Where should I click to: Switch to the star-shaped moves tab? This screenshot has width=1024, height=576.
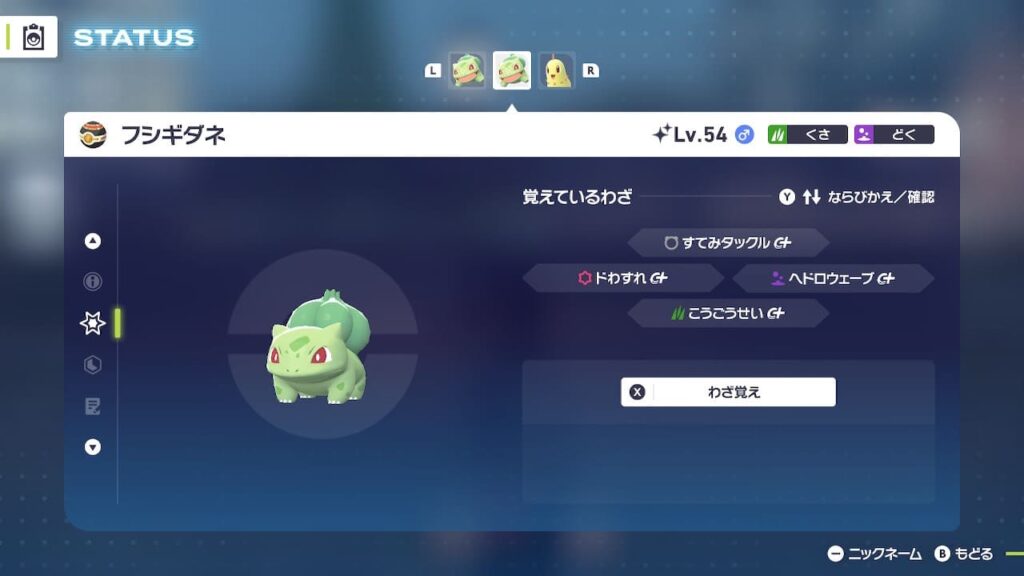point(93,323)
